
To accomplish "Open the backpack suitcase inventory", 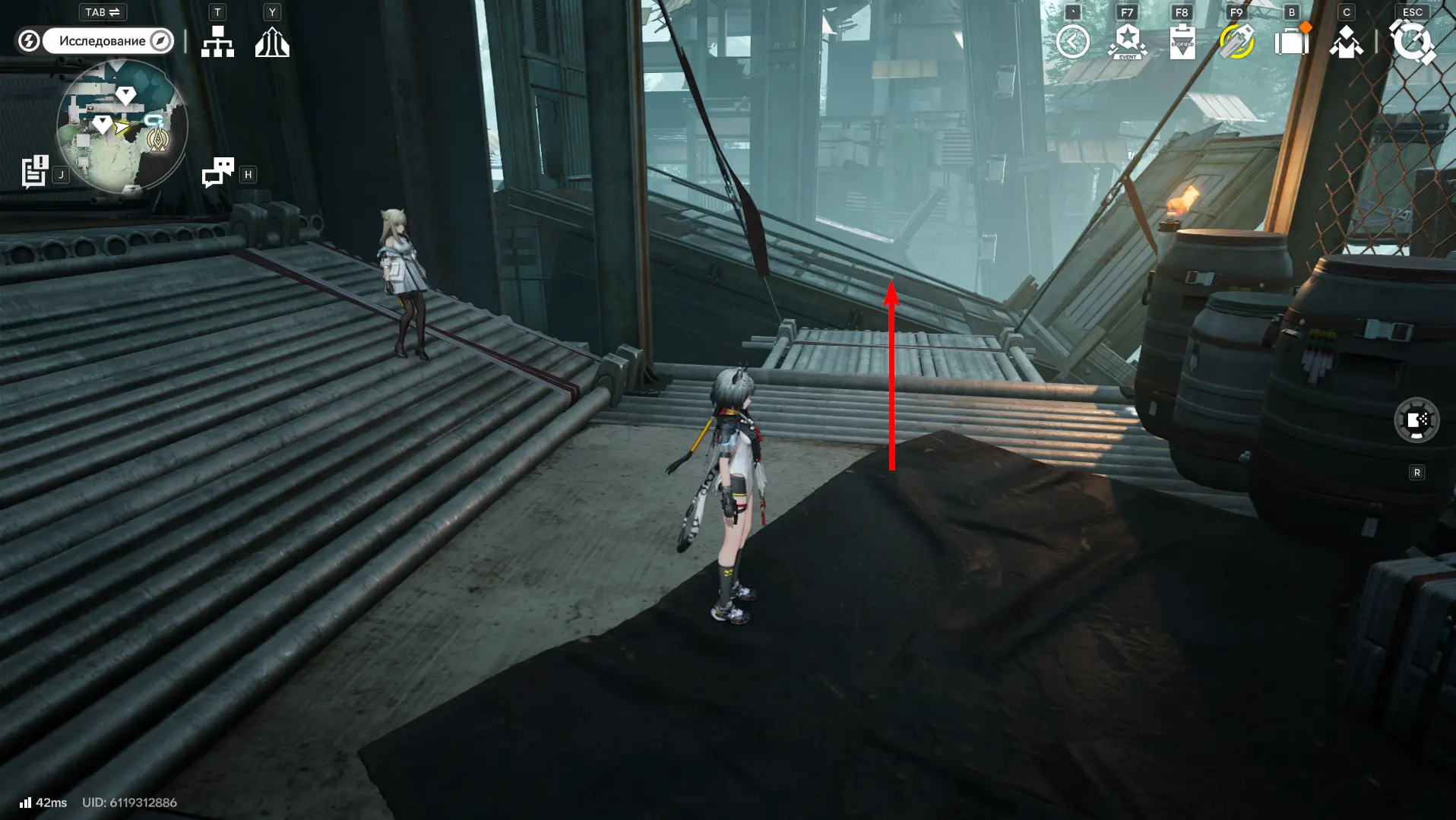I will click(1291, 42).
